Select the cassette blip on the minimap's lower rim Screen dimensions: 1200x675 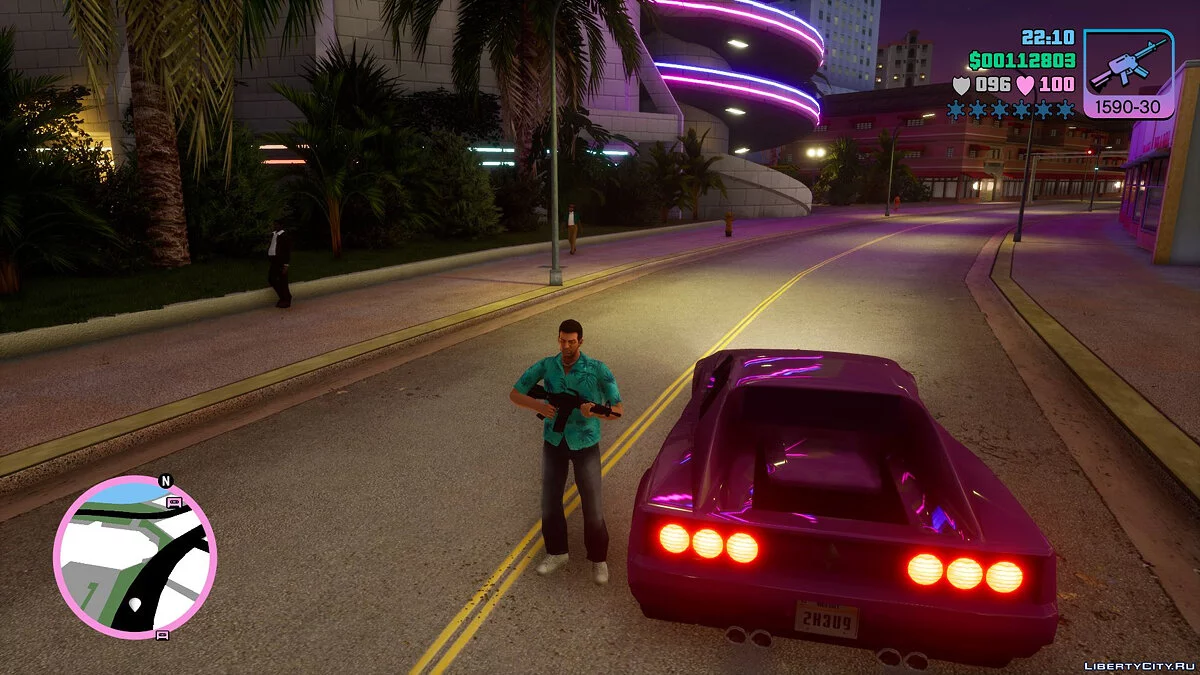click(x=162, y=634)
